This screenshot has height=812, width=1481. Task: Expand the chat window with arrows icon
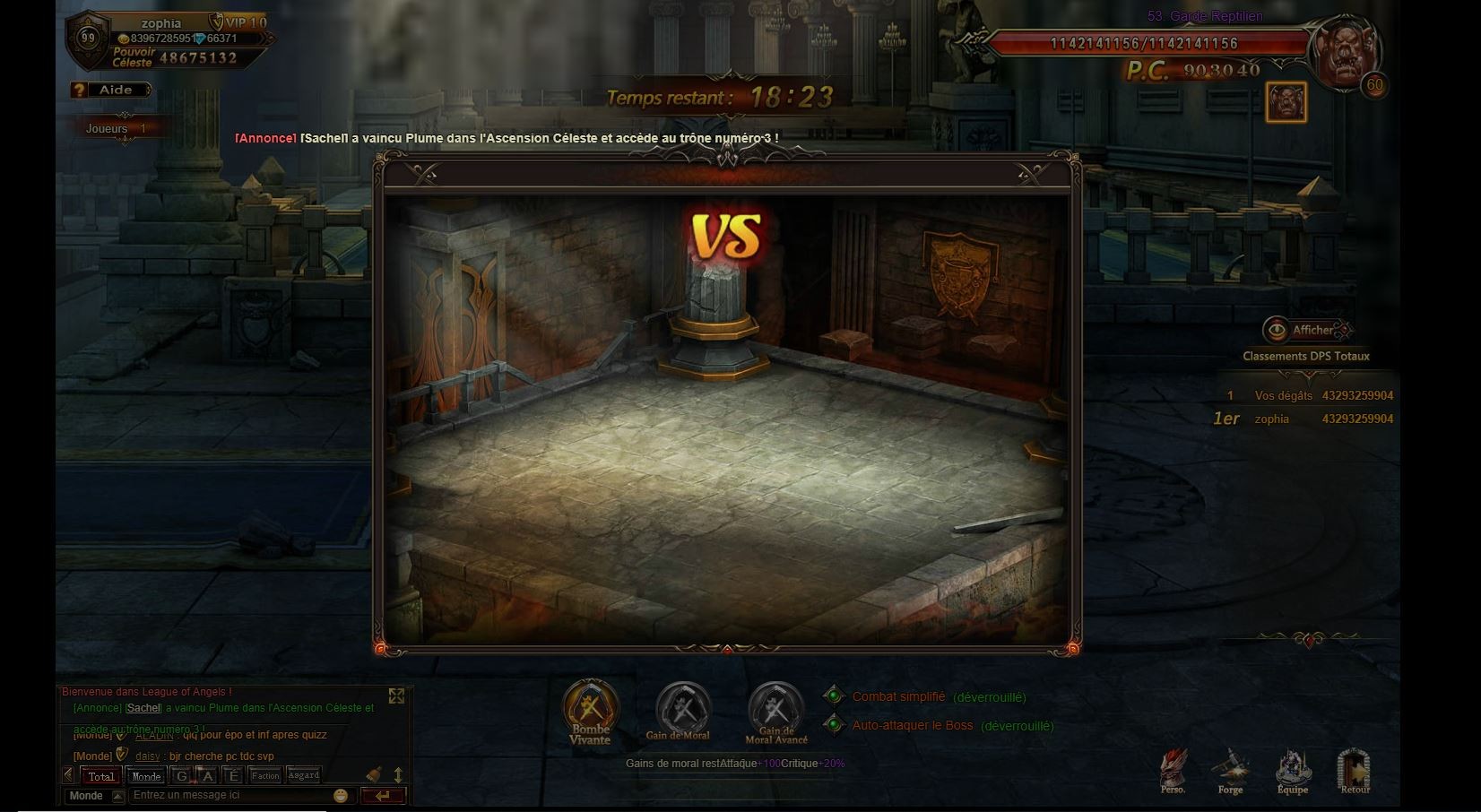click(x=396, y=696)
